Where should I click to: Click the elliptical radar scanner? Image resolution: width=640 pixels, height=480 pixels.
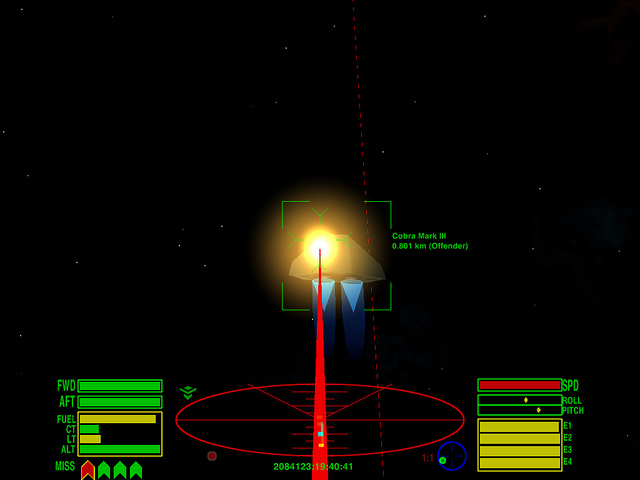[x=320, y=420]
